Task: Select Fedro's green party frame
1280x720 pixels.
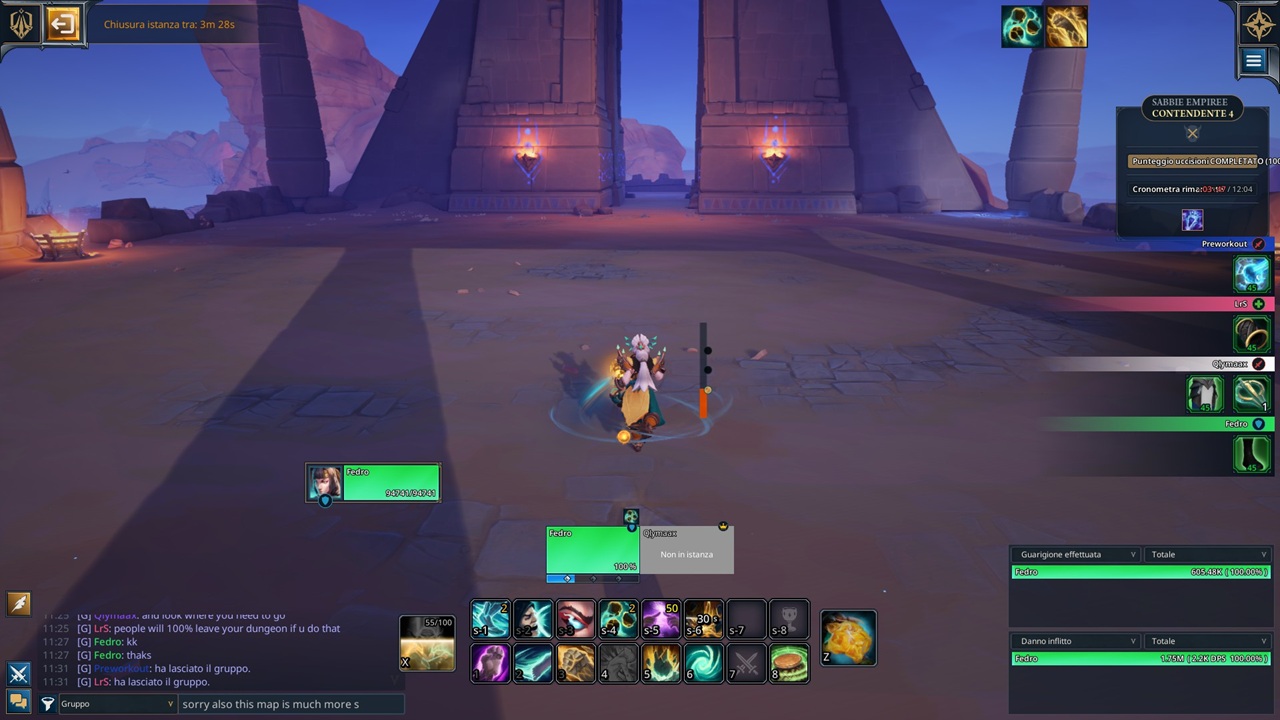Action: coord(592,551)
